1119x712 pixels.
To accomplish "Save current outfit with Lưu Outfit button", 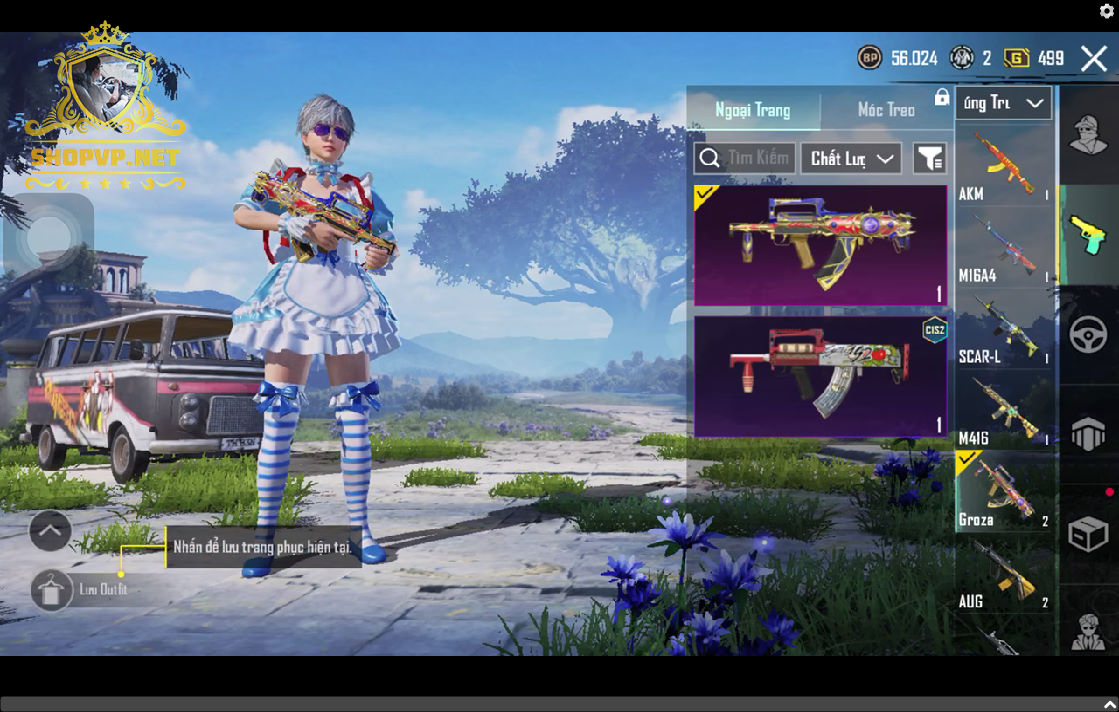I will pyautogui.click(x=52, y=590).
